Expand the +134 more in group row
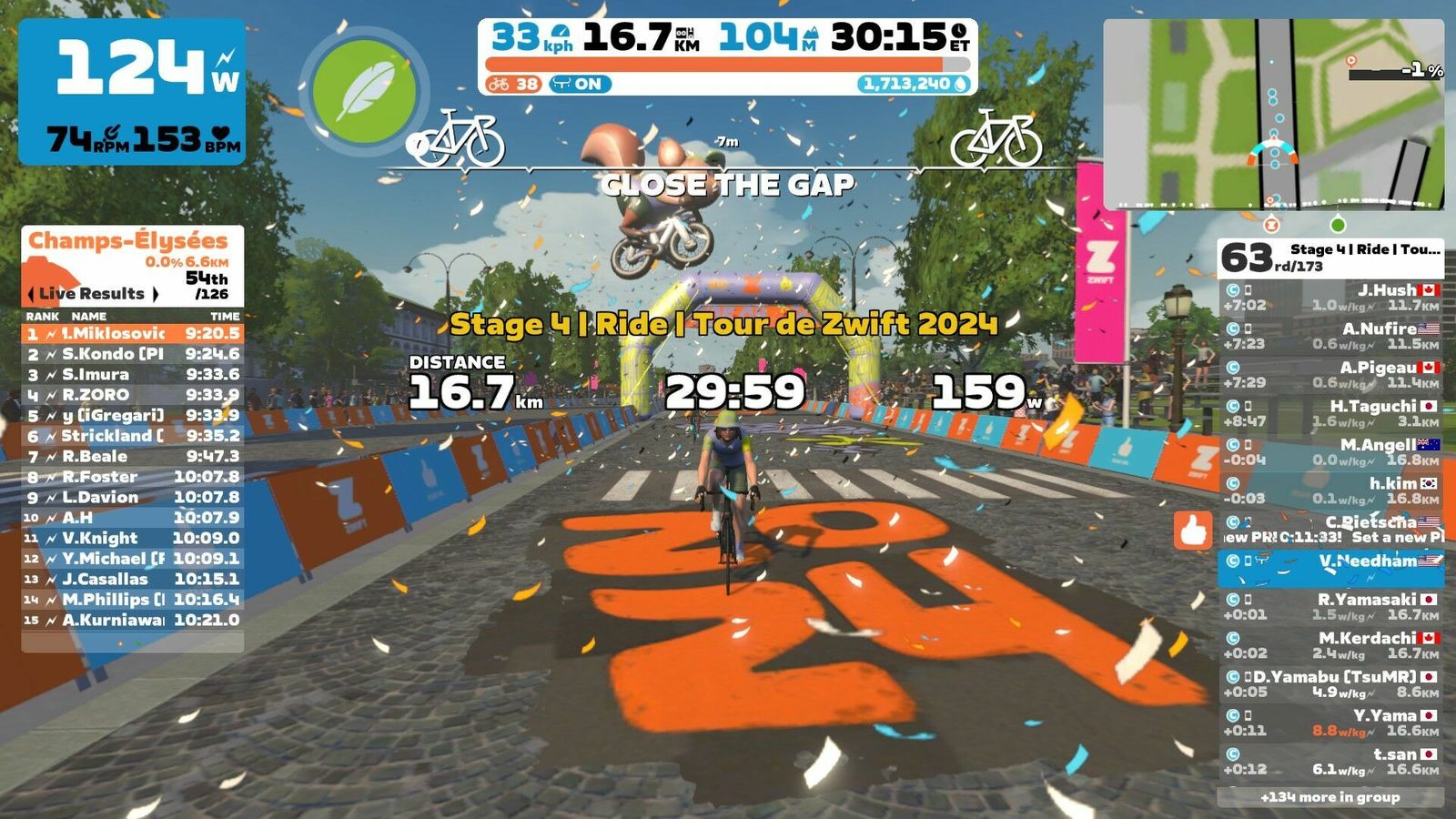 pos(1330,797)
